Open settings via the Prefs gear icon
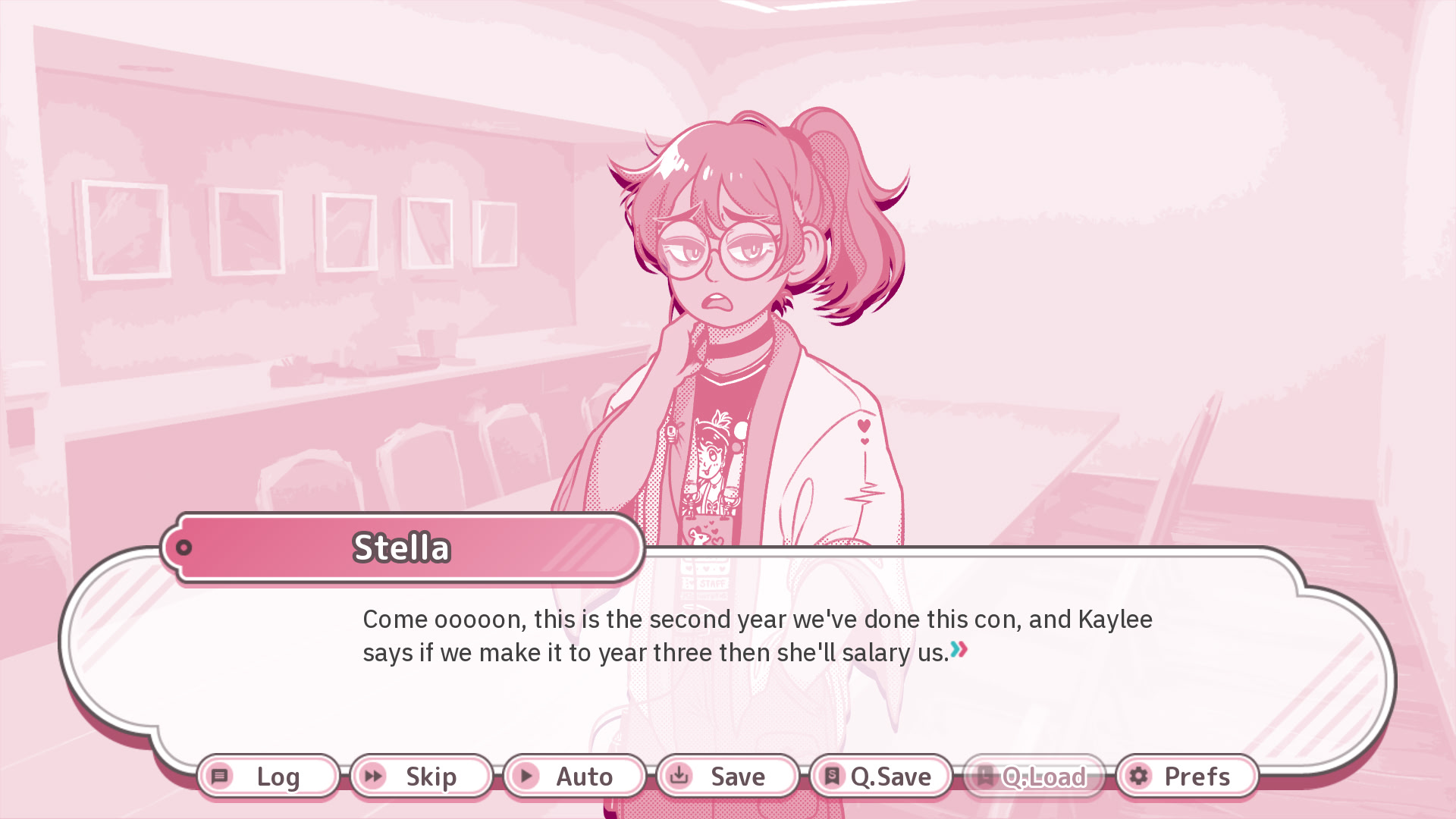1456x819 pixels. [x=1137, y=777]
